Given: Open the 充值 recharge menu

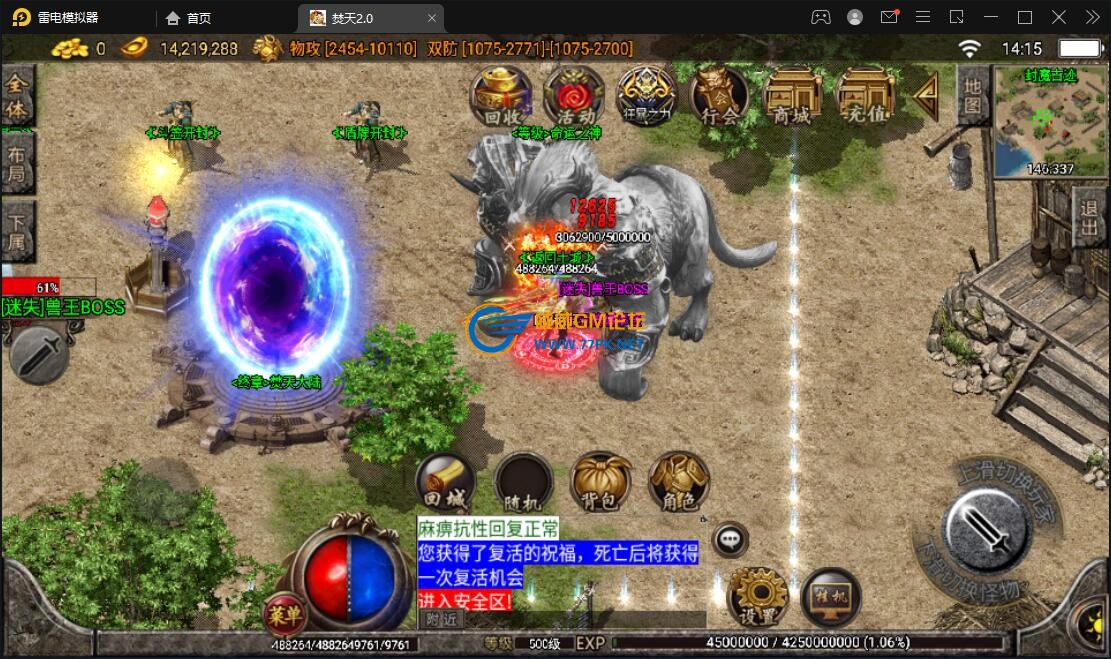Looking at the screenshot, I should pos(866,97).
